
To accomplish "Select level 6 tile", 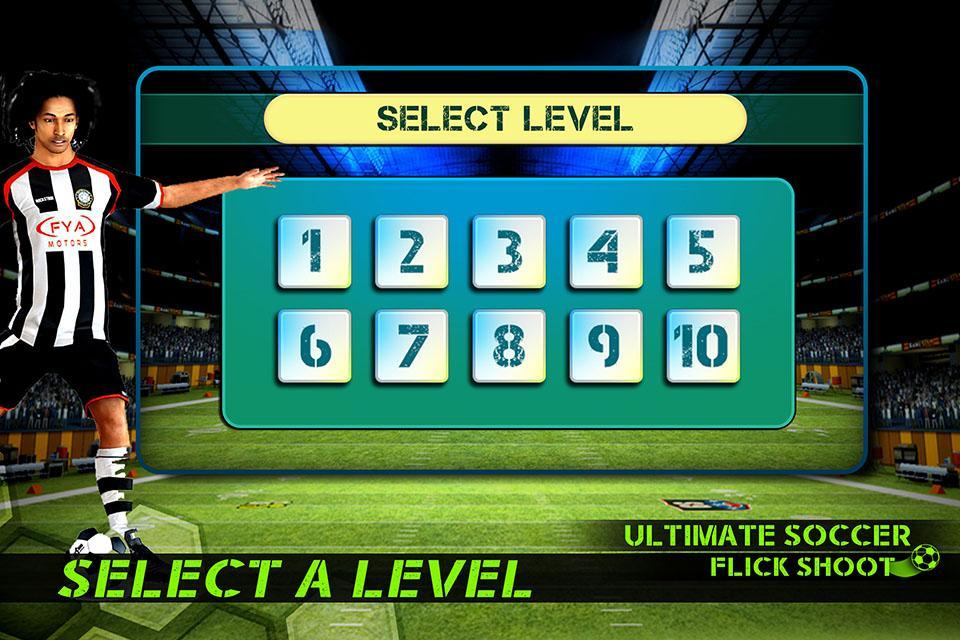I will 314,346.
